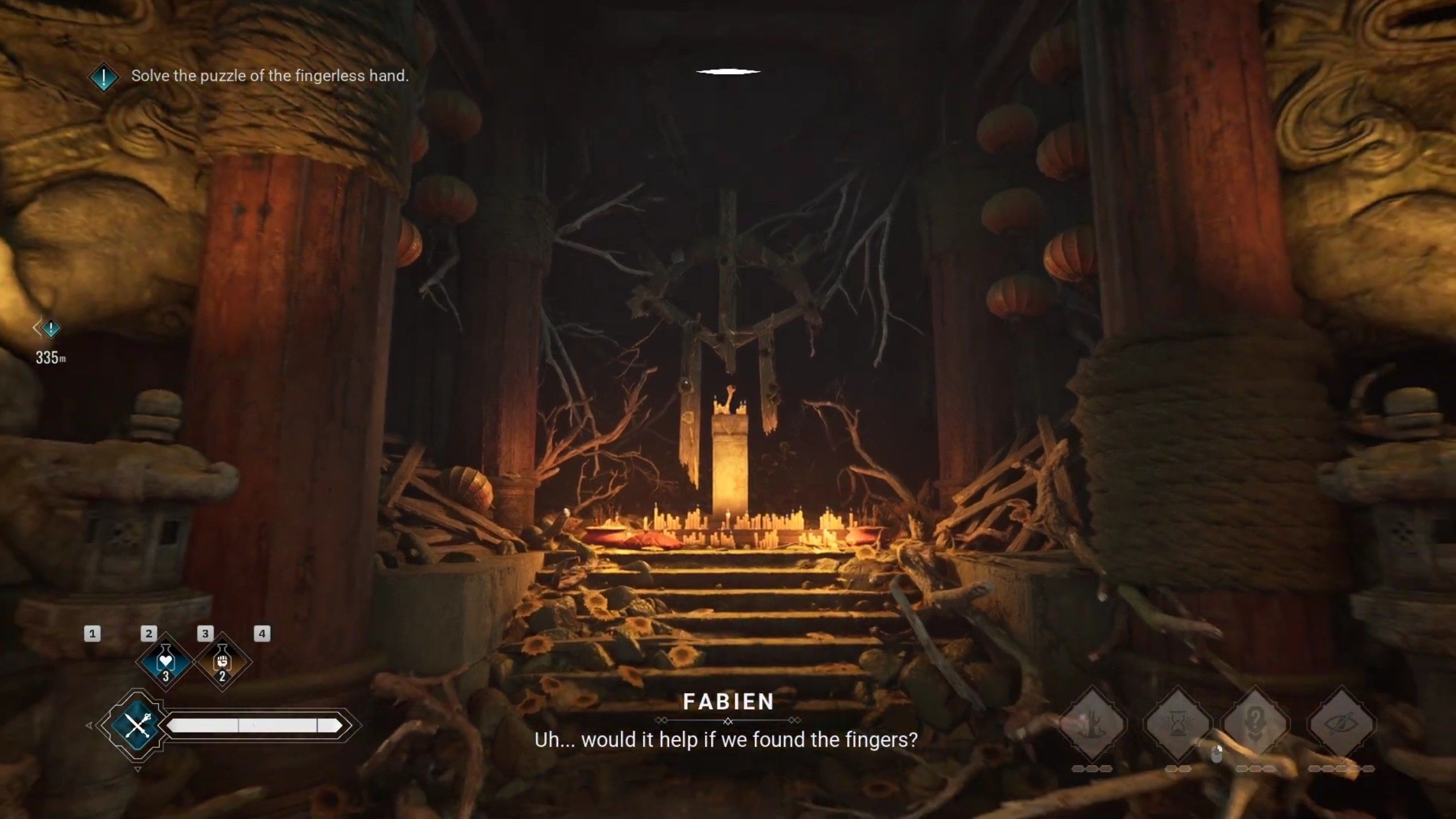Select the strength potion with fist icon
This screenshot has width=1456, height=819.
point(222,662)
